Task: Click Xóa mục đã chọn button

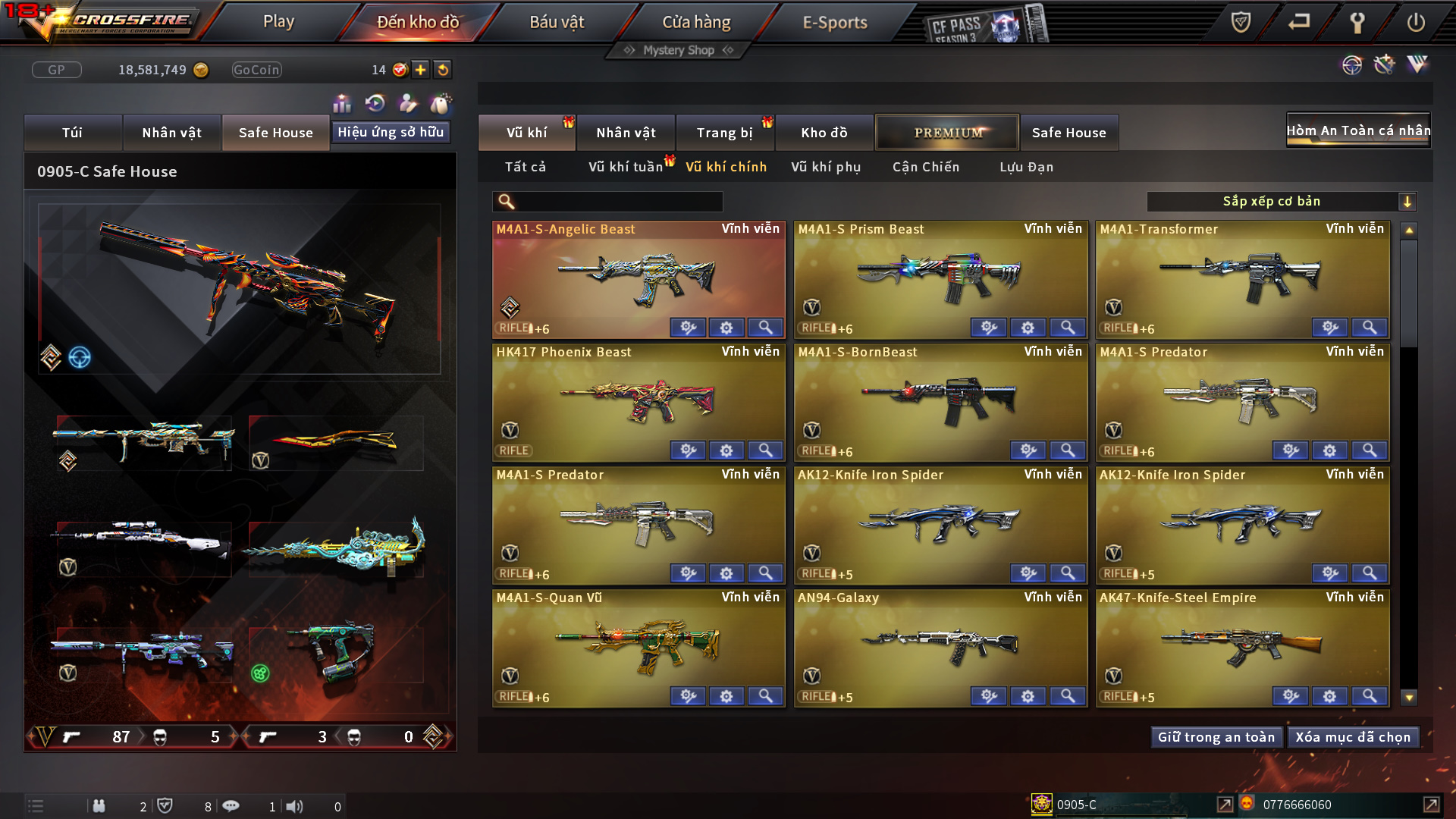Action: coord(1353,737)
